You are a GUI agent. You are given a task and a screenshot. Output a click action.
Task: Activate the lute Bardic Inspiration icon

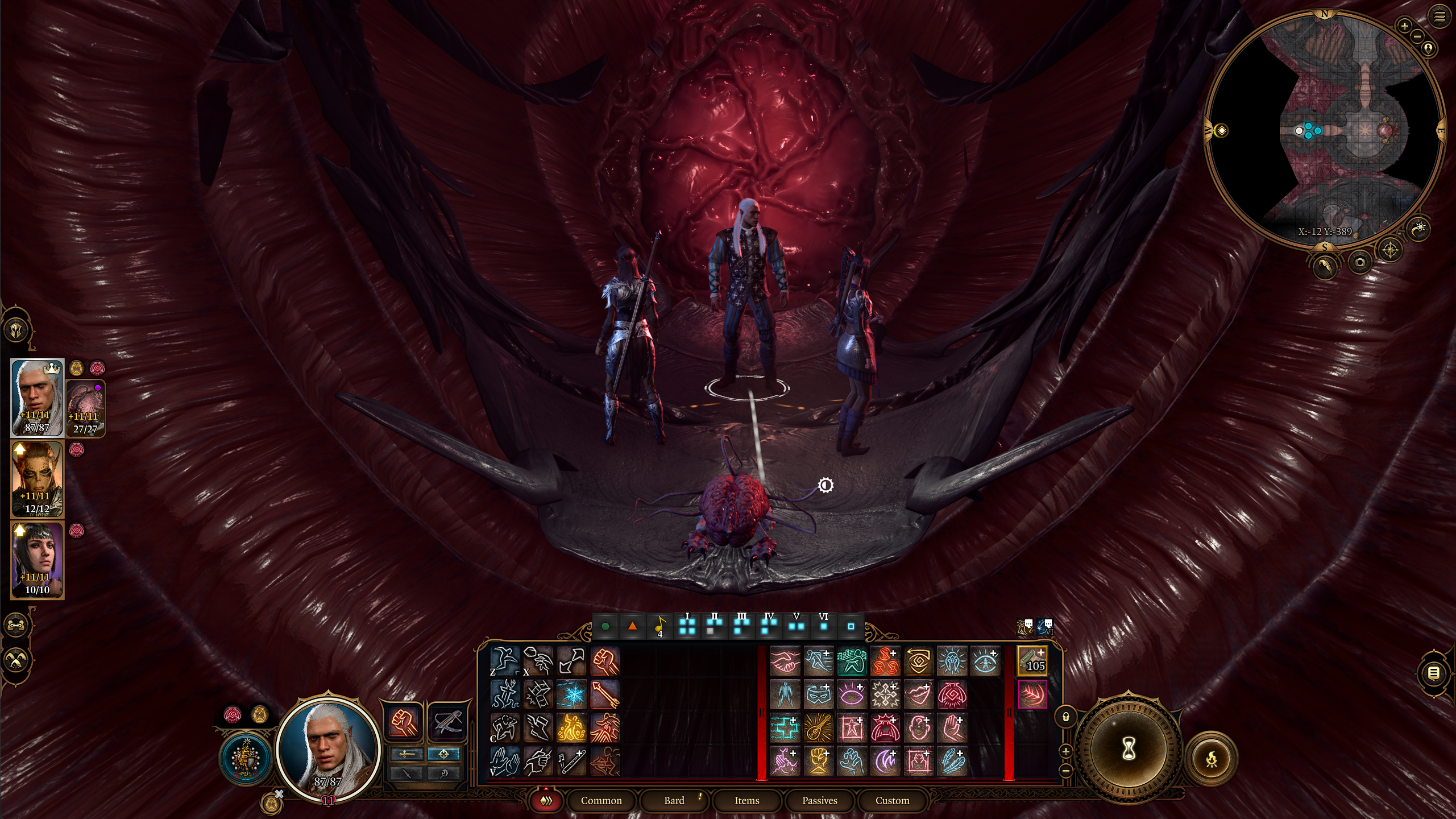click(819, 727)
